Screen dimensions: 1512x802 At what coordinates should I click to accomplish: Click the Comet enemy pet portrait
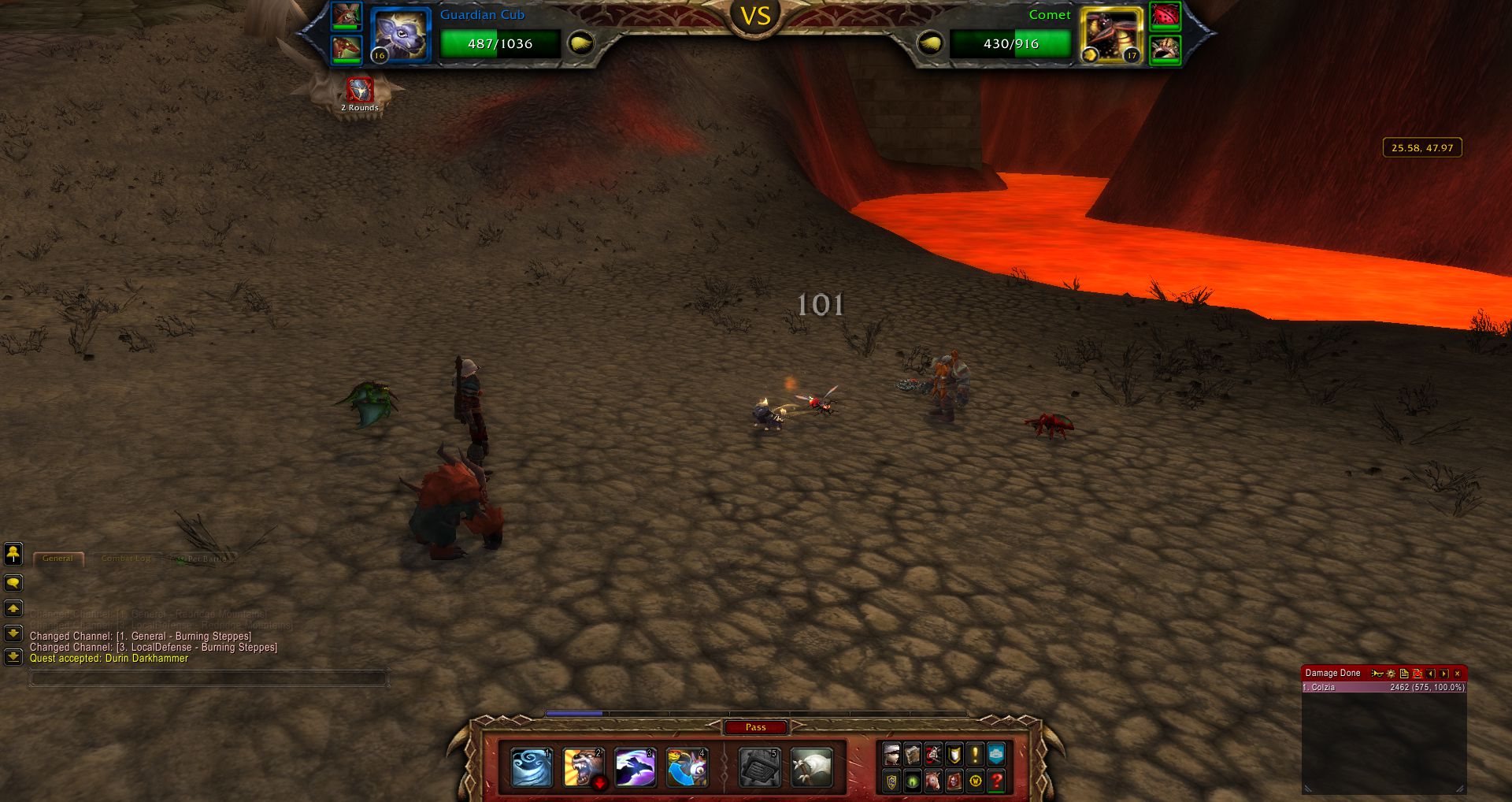(1111, 35)
